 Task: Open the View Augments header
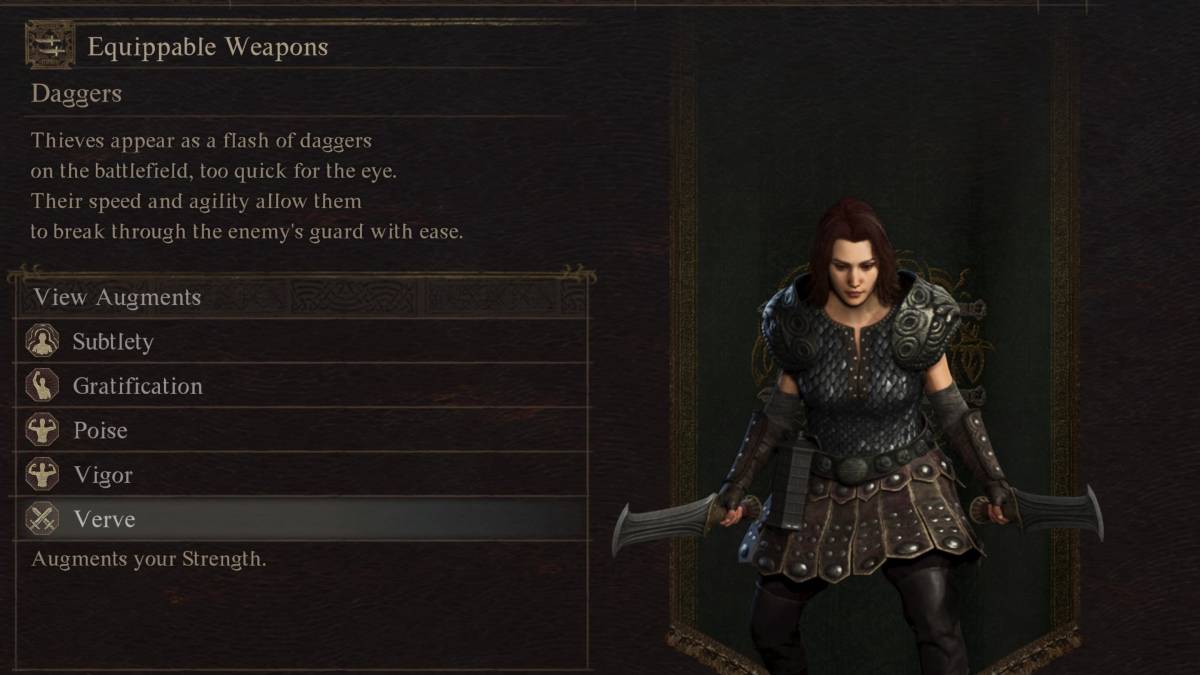coord(117,297)
